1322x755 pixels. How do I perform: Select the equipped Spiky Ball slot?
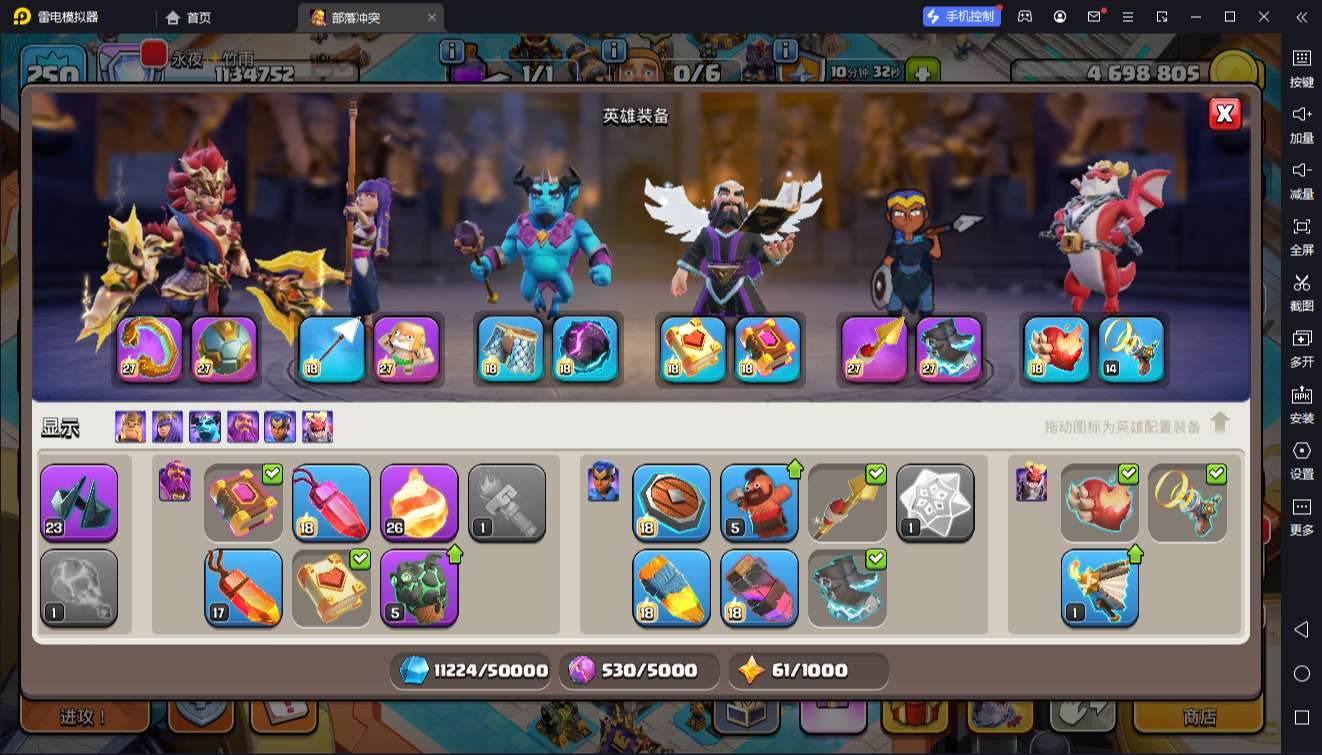pyautogui.click(x=224, y=349)
